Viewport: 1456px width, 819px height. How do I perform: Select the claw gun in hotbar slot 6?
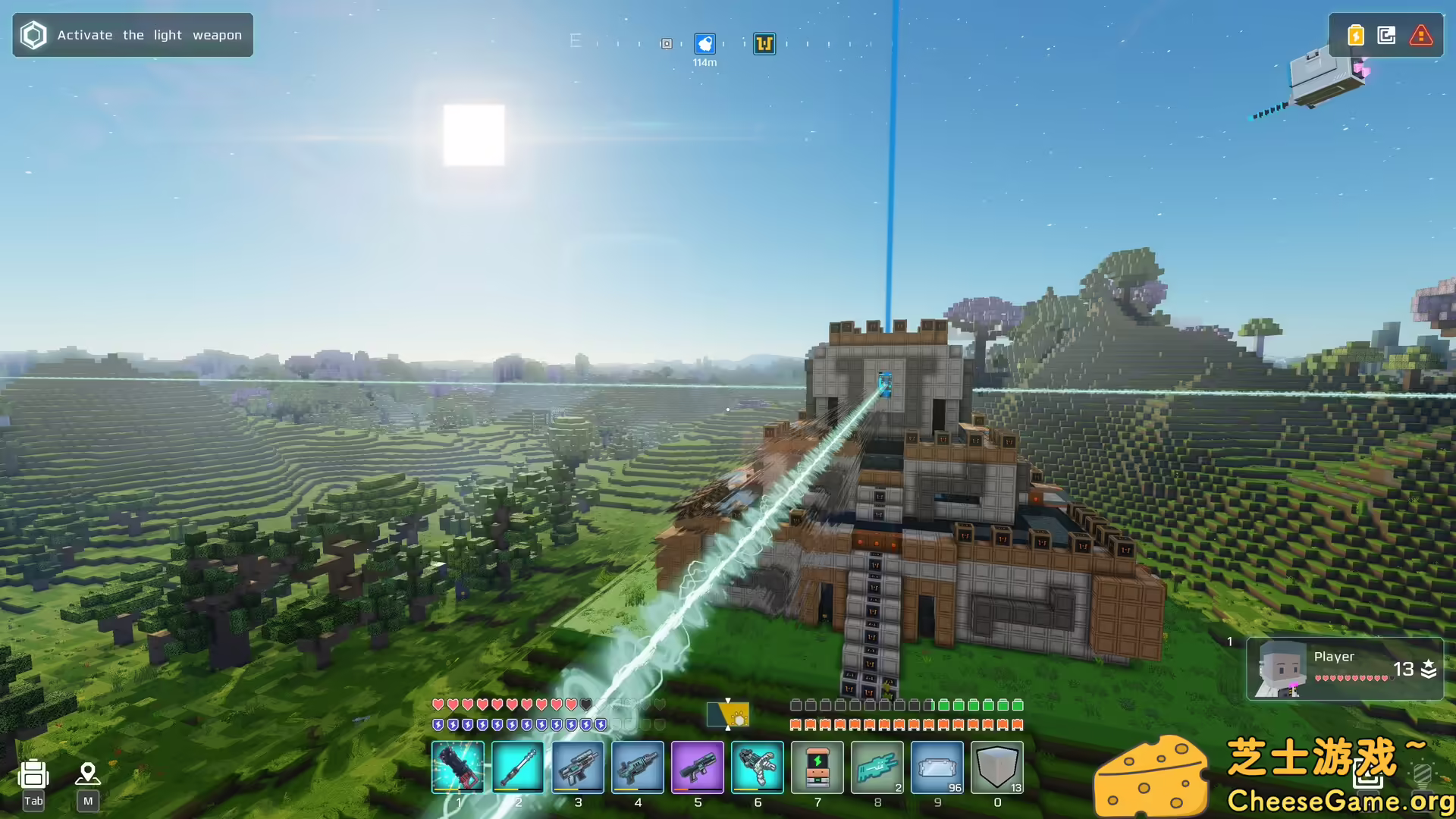[758, 767]
